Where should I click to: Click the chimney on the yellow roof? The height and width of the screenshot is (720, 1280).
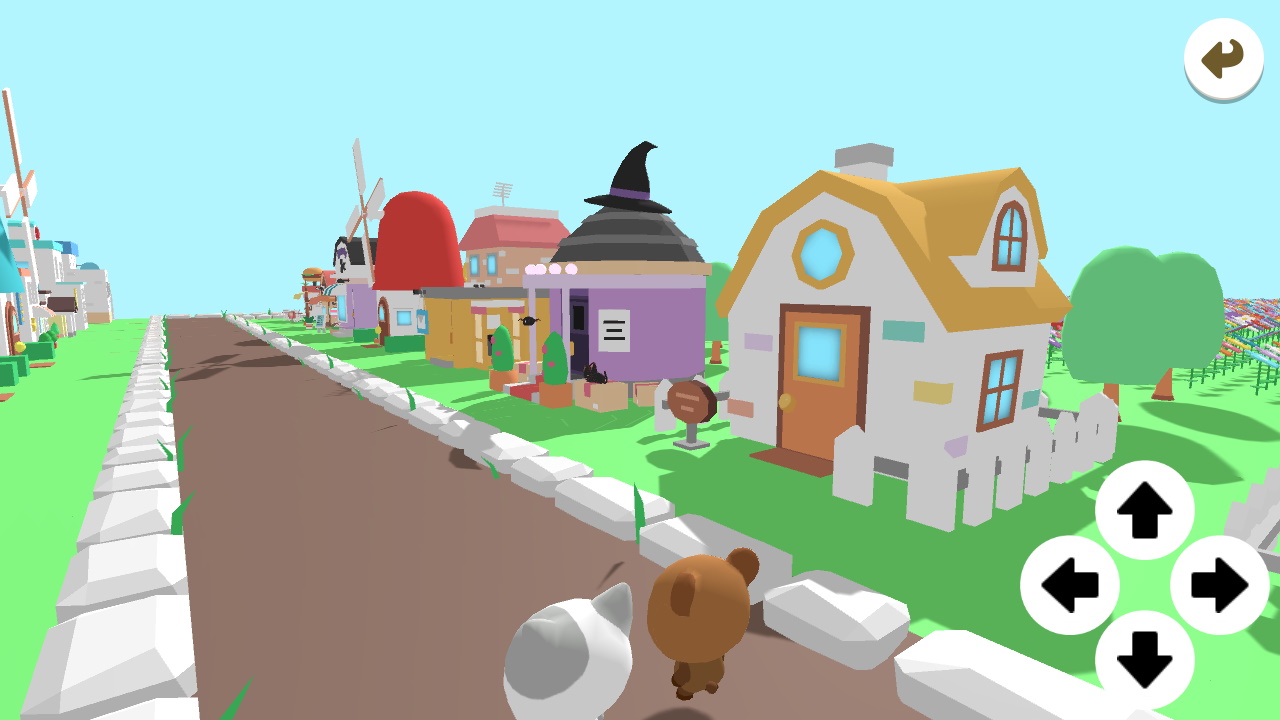[x=864, y=160]
